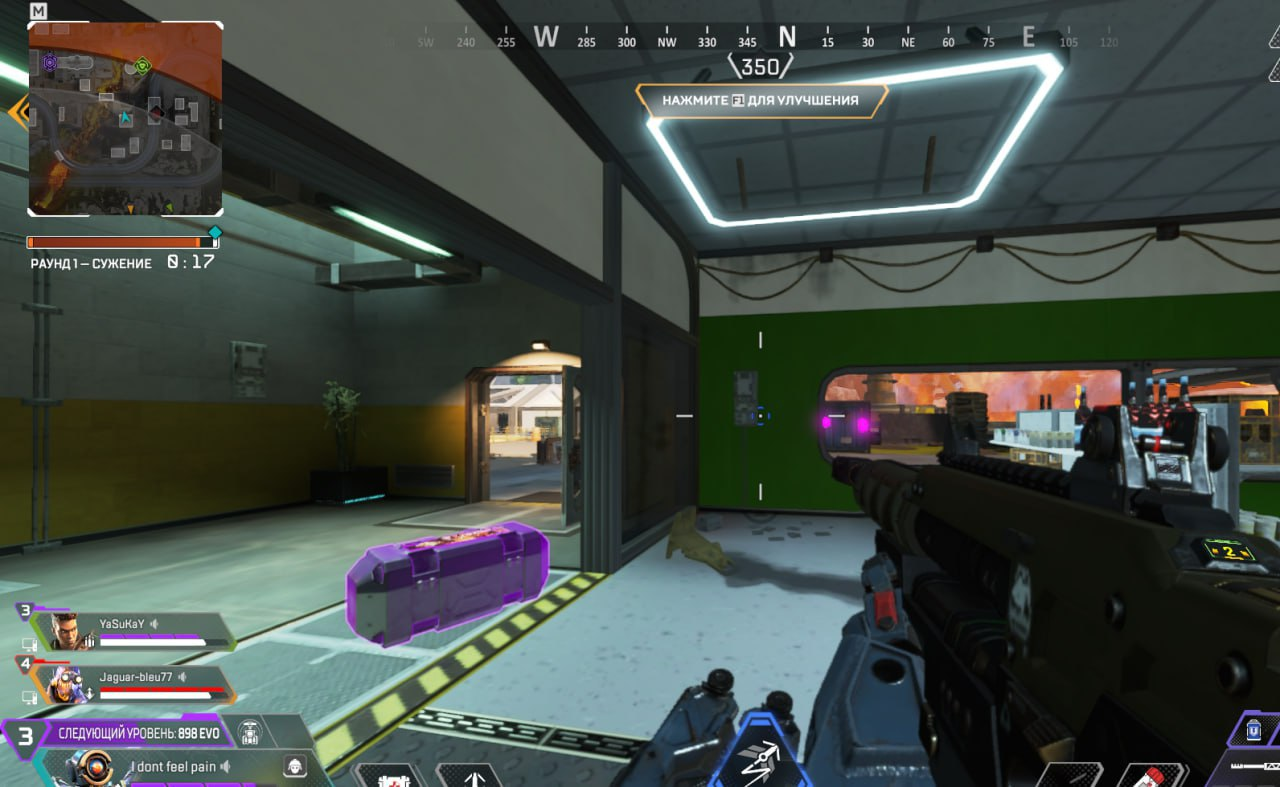Select Octane's Launch Pad ultimate icon
Screen dimensions: 1280x787
click(x=760, y=760)
